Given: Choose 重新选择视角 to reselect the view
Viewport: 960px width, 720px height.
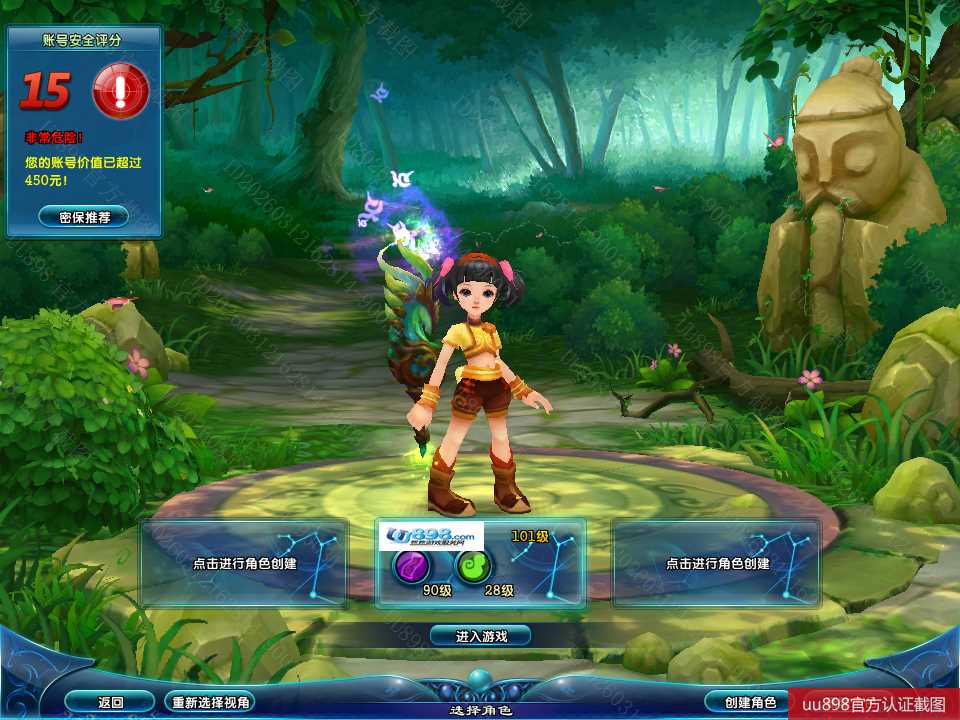Looking at the screenshot, I should 209,702.
